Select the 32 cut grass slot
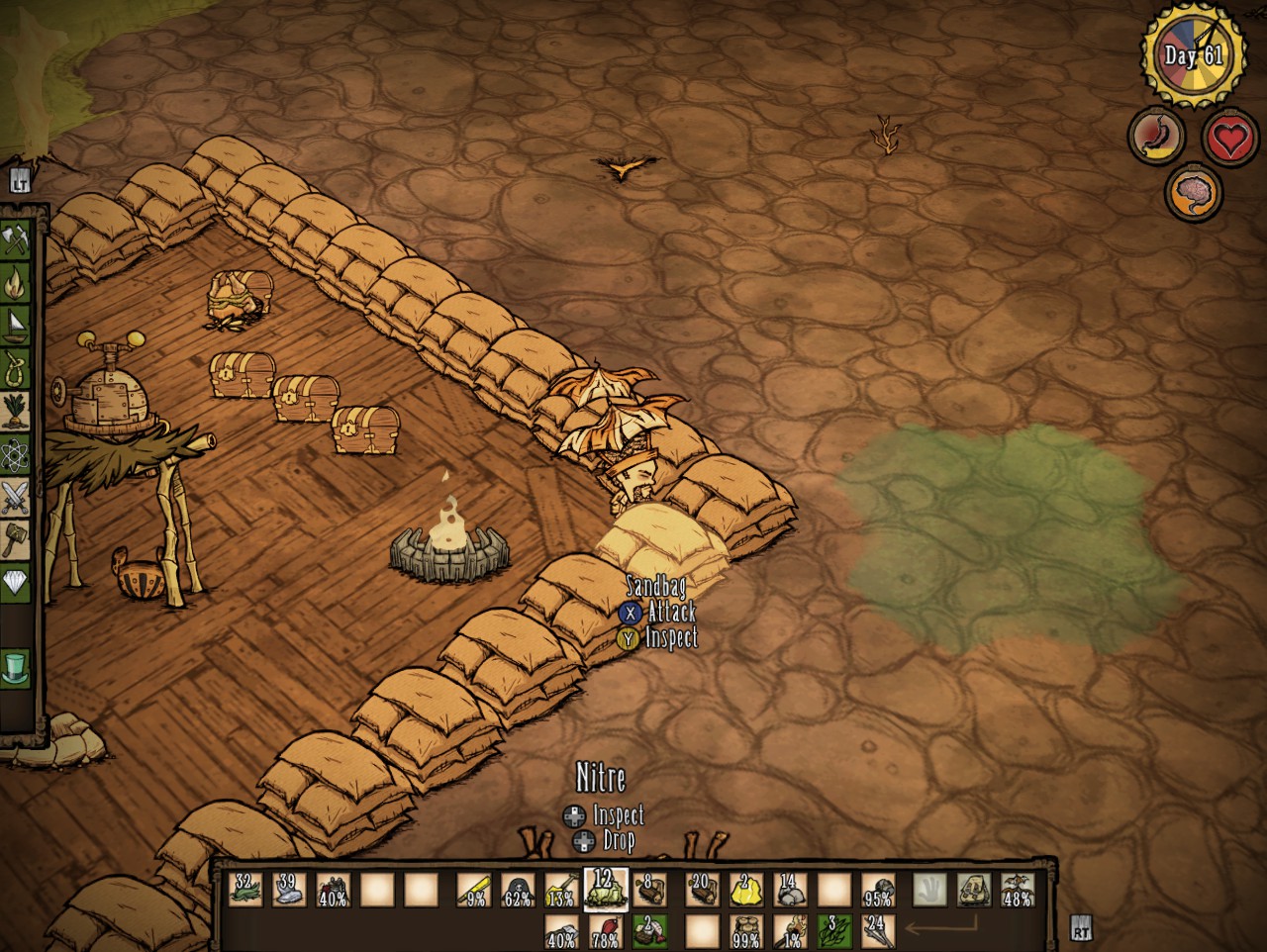This screenshot has width=1267, height=952. (244, 890)
